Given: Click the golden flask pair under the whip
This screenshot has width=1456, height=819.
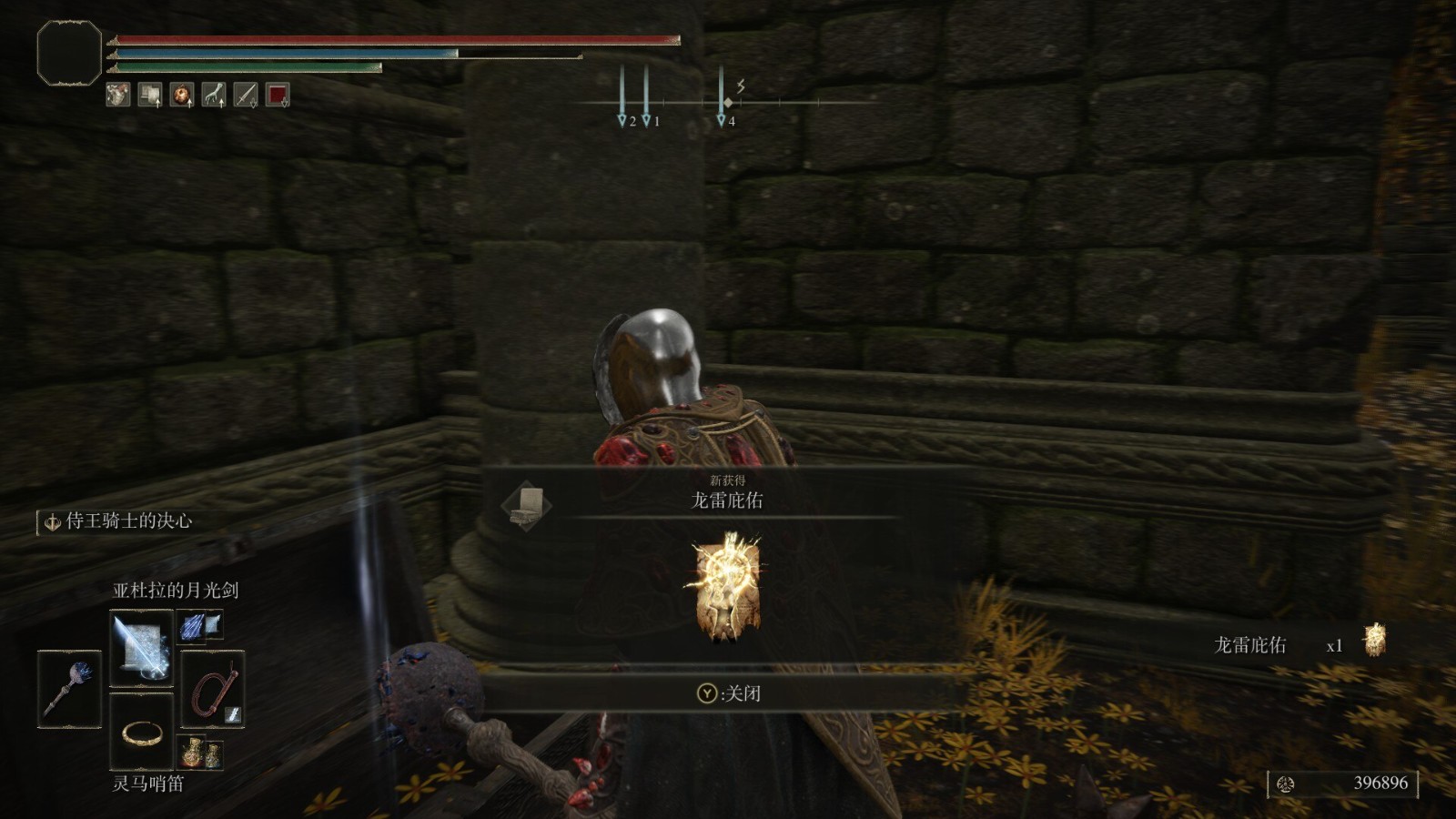Looking at the screenshot, I should [200, 753].
